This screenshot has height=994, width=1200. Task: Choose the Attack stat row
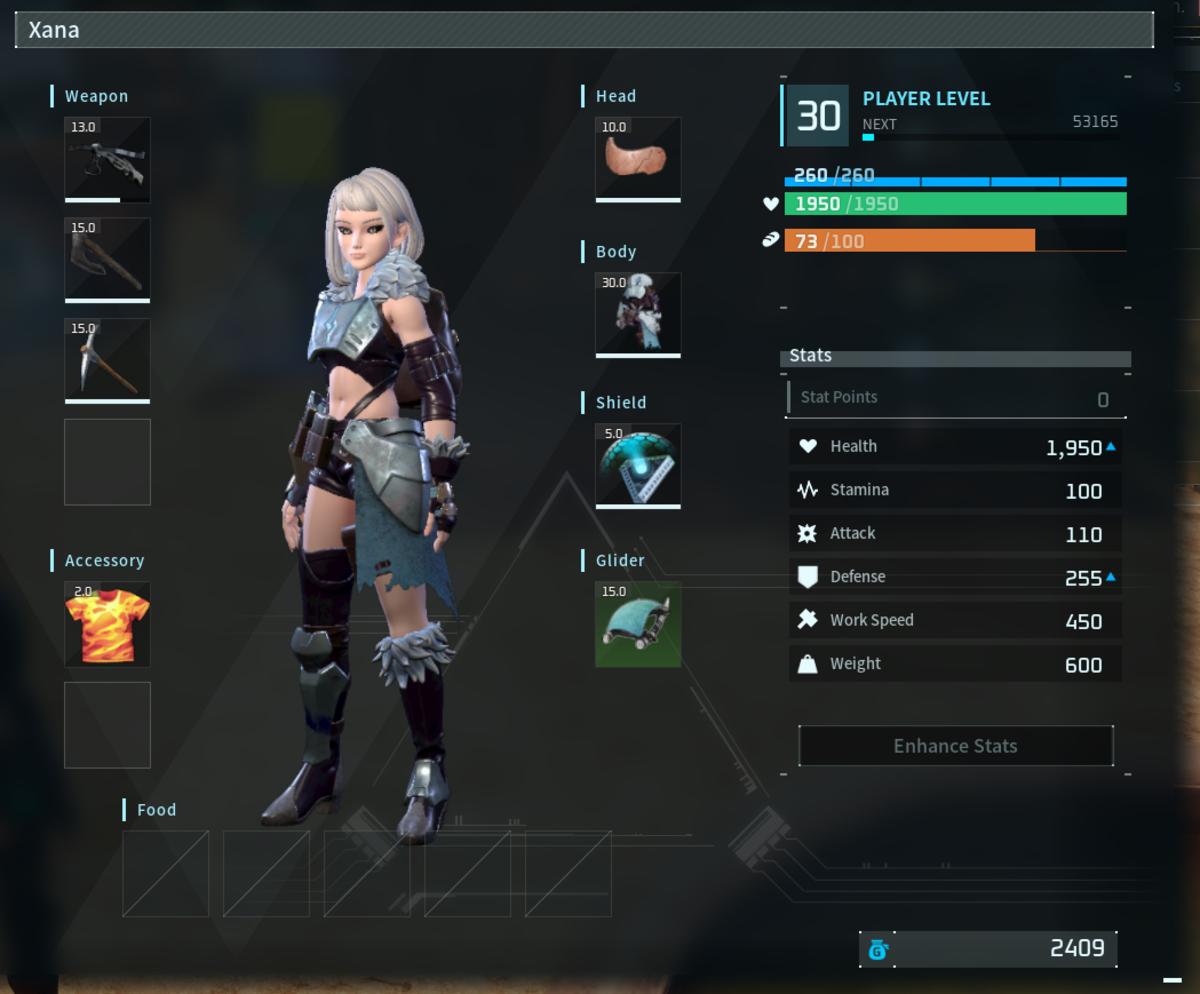(955, 534)
